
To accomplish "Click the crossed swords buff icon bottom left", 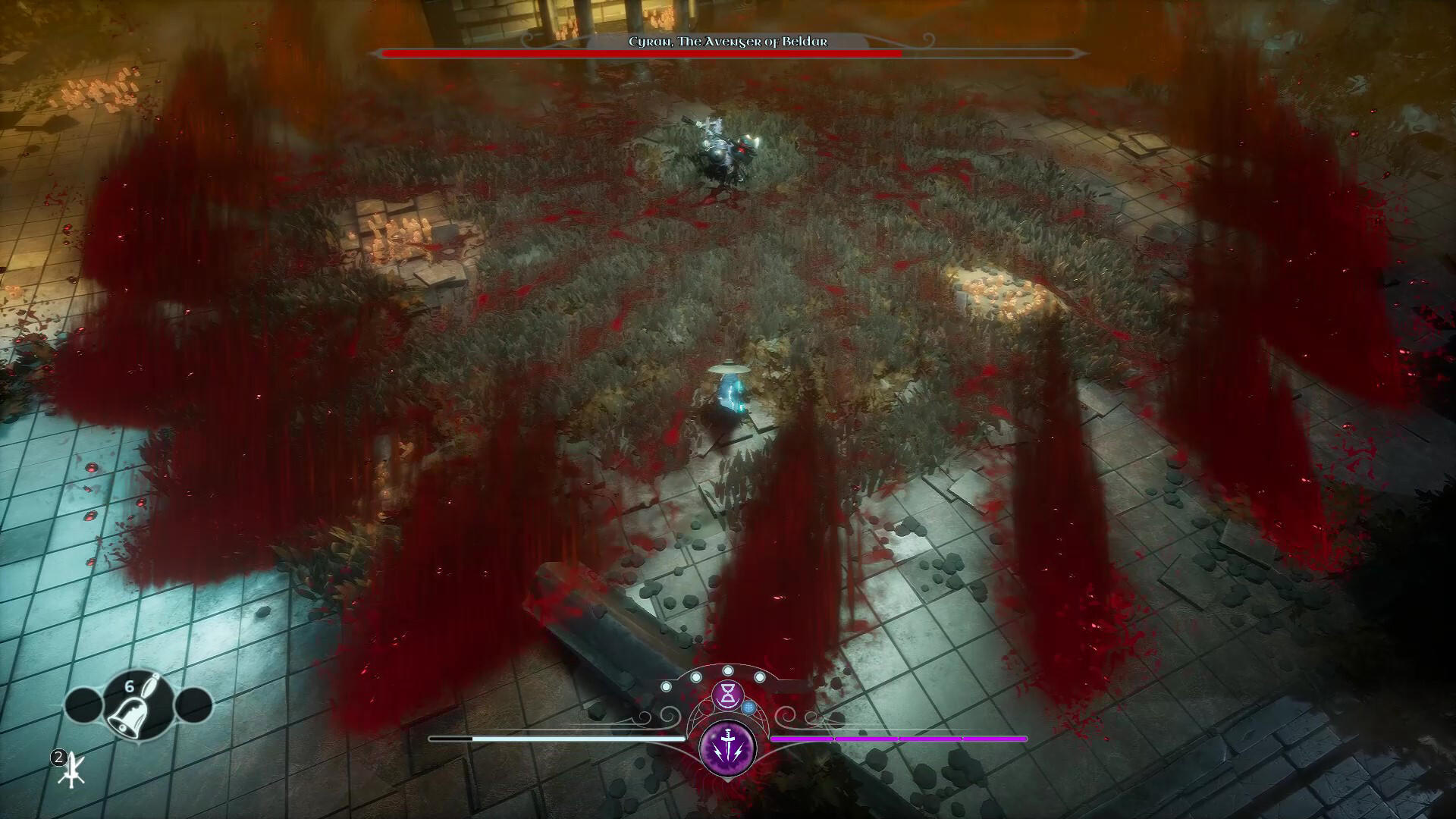I will coord(71,770).
